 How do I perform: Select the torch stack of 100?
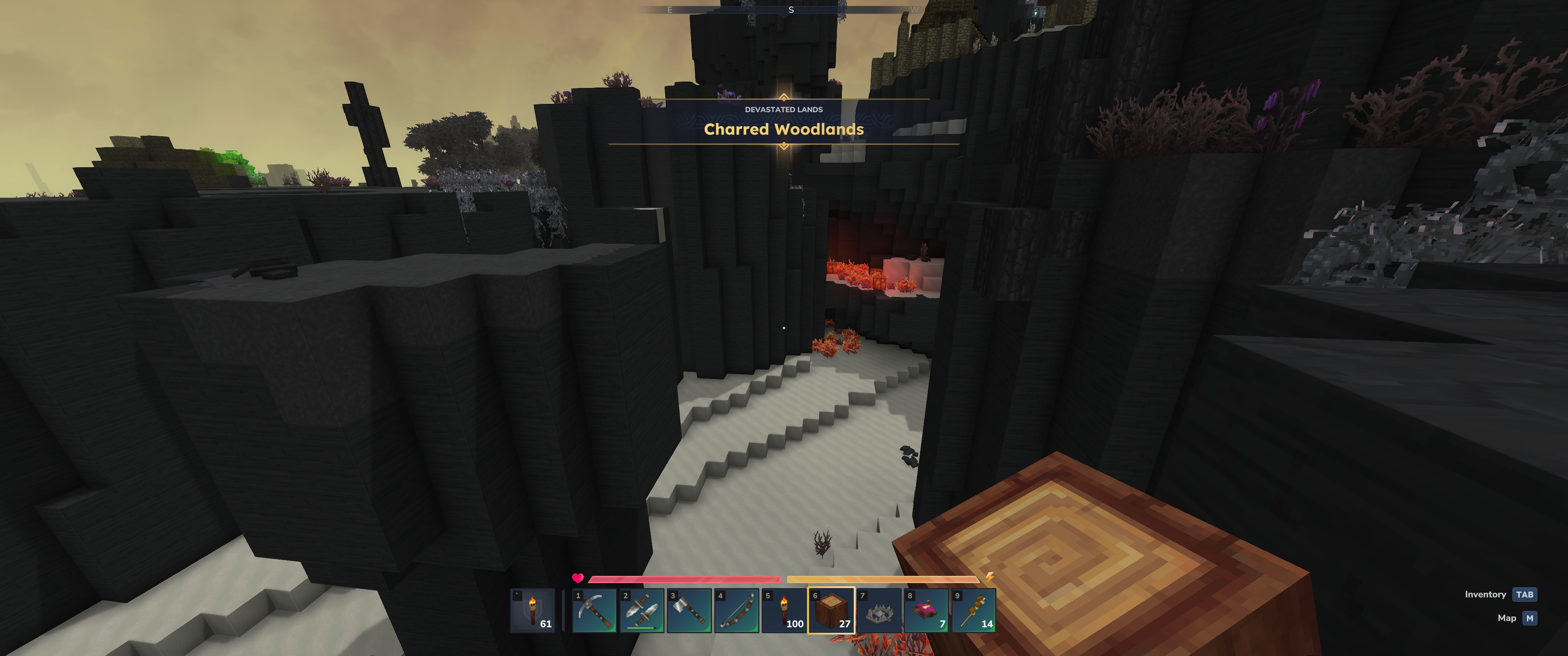(784, 610)
